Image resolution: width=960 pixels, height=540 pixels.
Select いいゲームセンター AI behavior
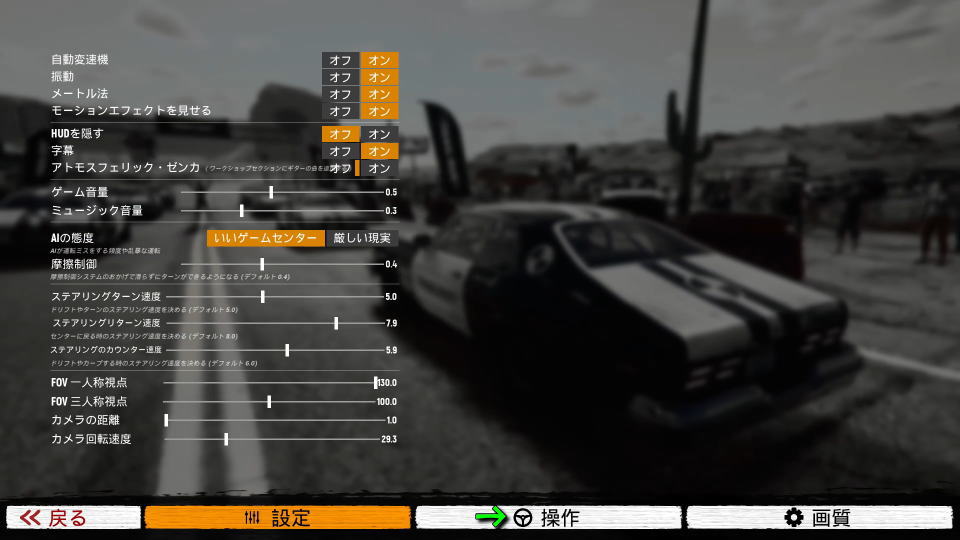(266, 238)
